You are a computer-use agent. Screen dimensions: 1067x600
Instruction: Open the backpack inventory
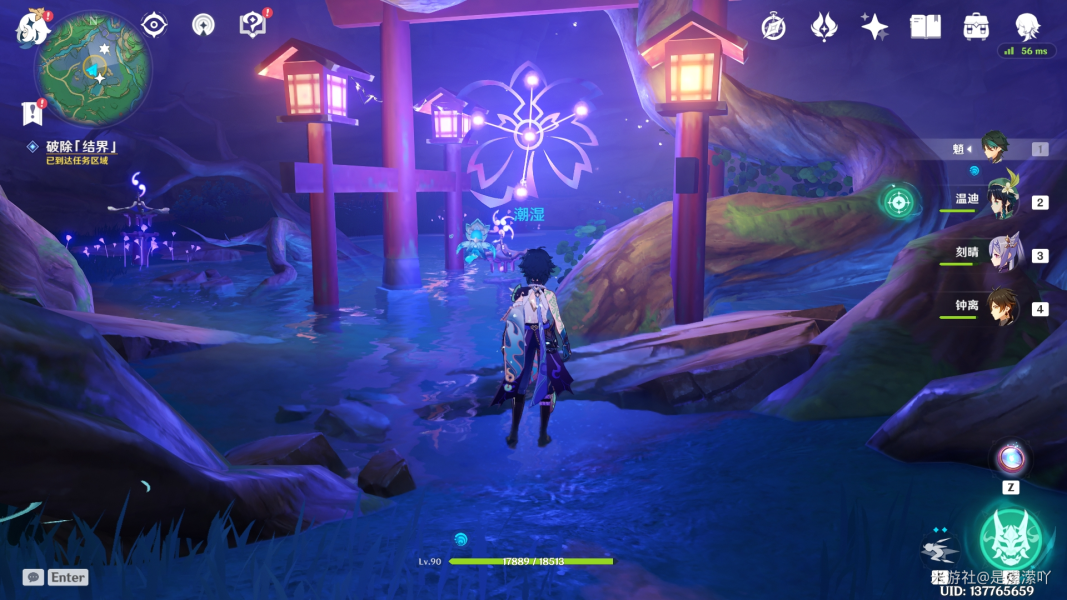click(976, 27)
